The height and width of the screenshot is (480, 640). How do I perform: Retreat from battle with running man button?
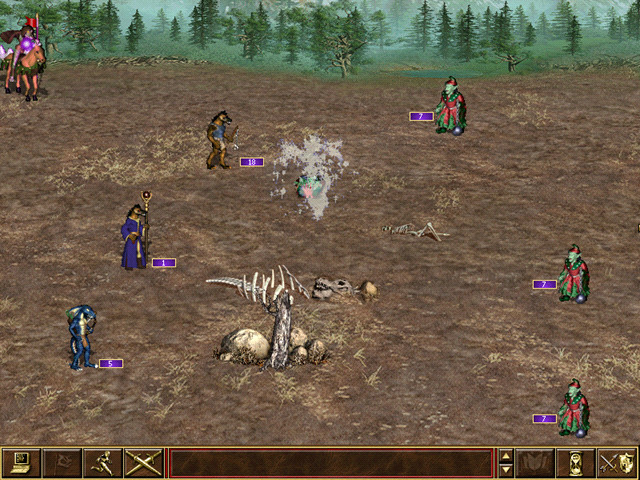[103, 462]
